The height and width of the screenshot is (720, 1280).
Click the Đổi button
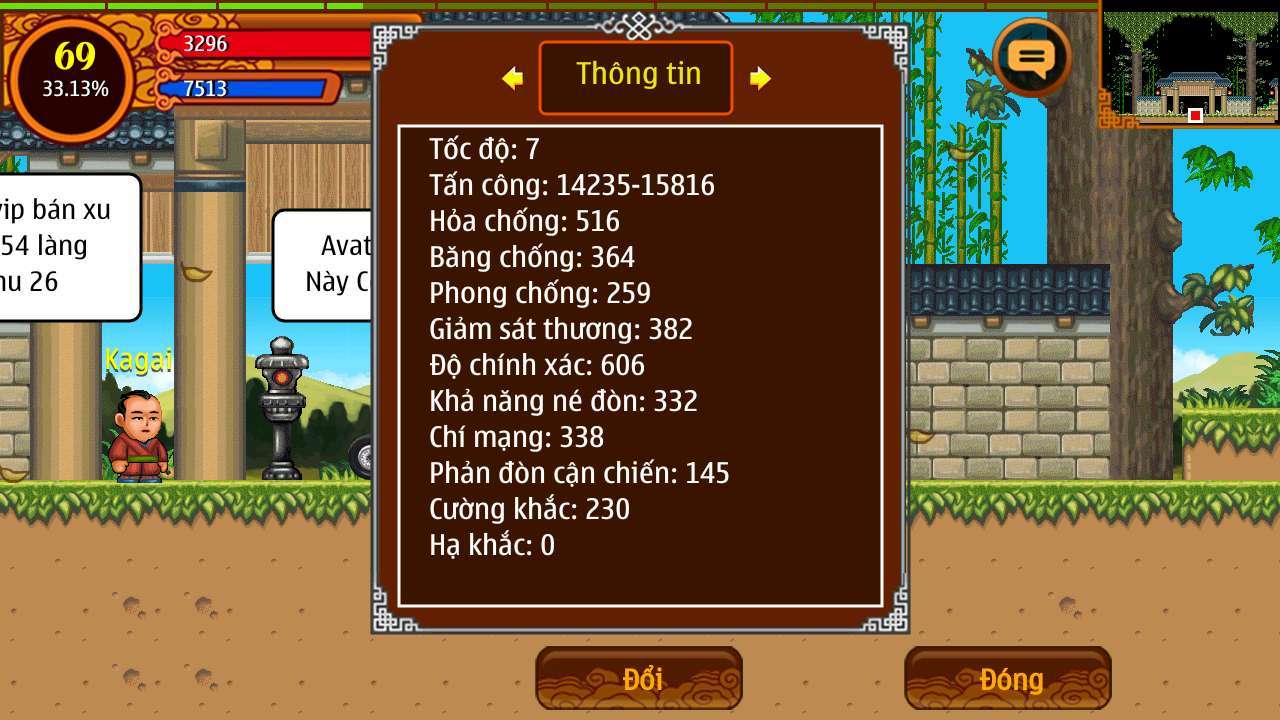(x=639, y=679)
